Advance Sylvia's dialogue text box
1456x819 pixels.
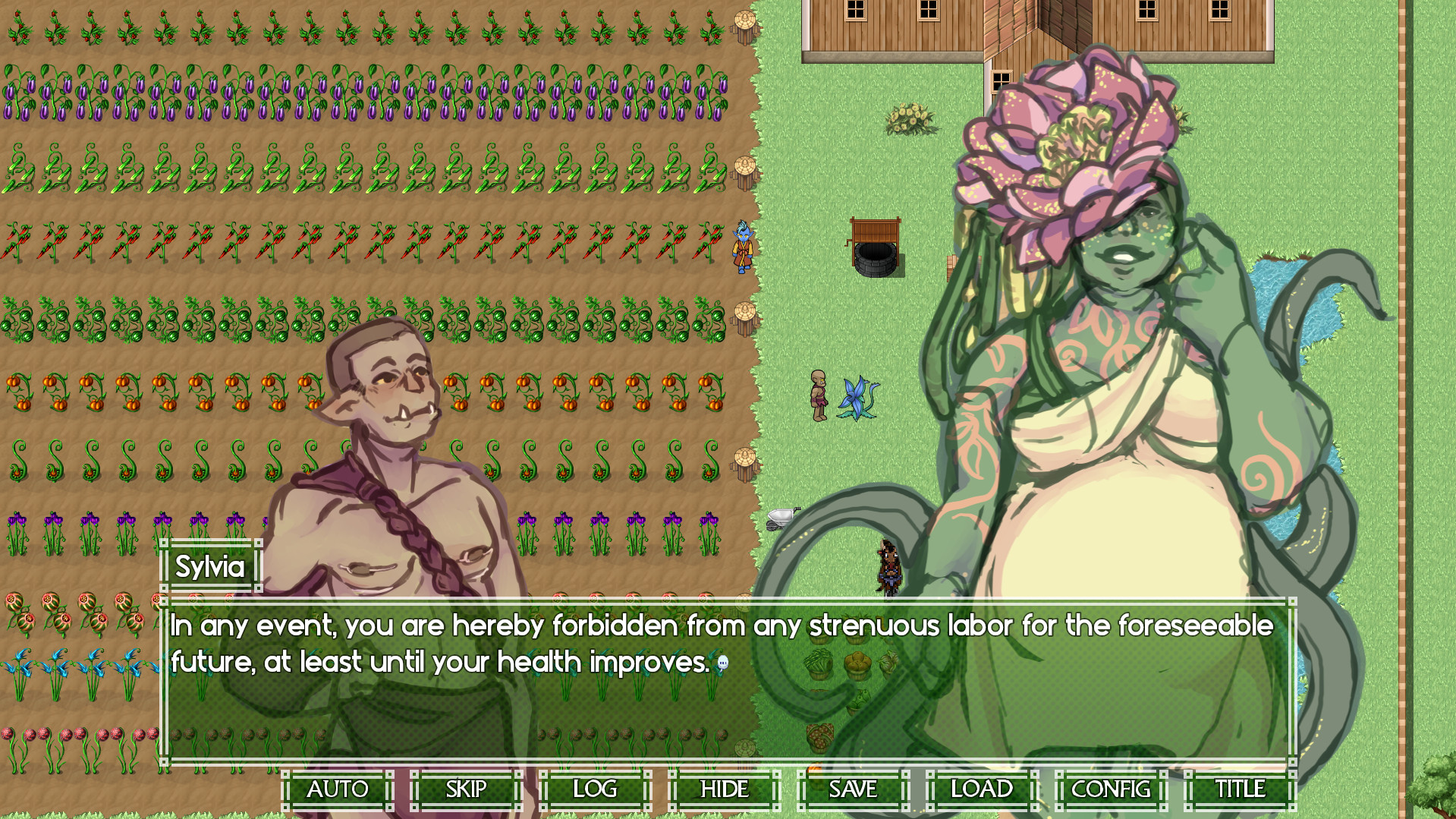point(727,683)
